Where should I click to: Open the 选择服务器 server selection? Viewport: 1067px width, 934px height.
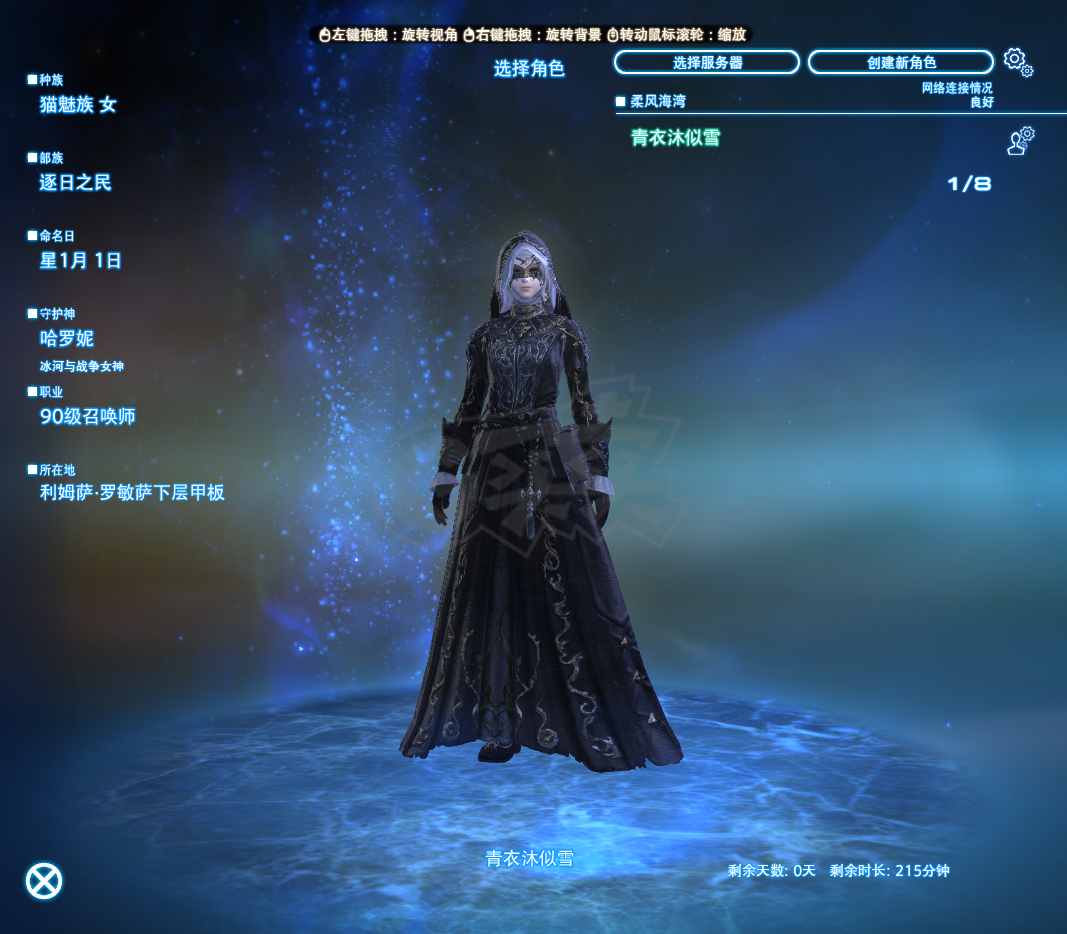[x=707, y=63]
